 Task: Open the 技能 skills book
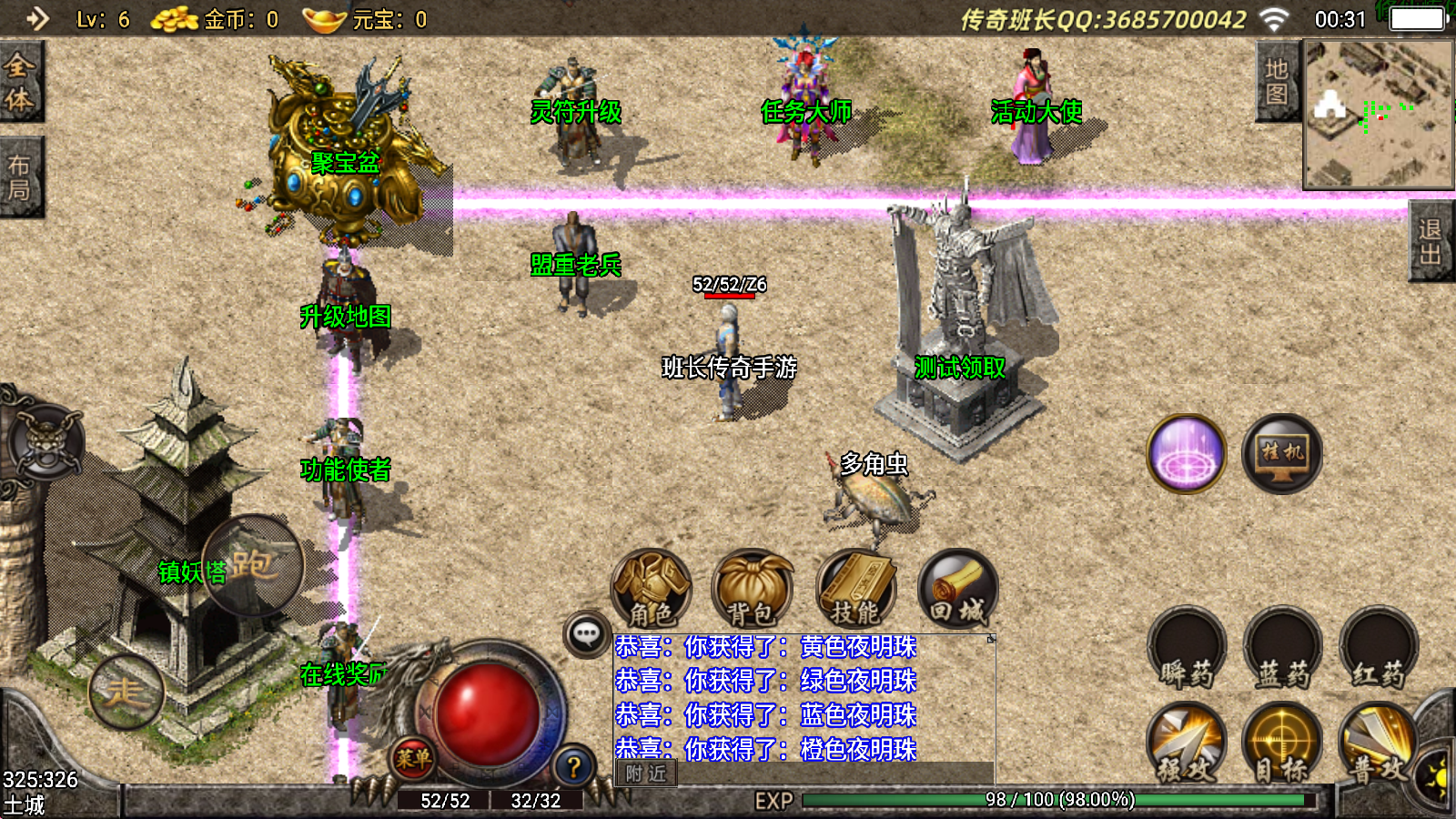point(855,589)
